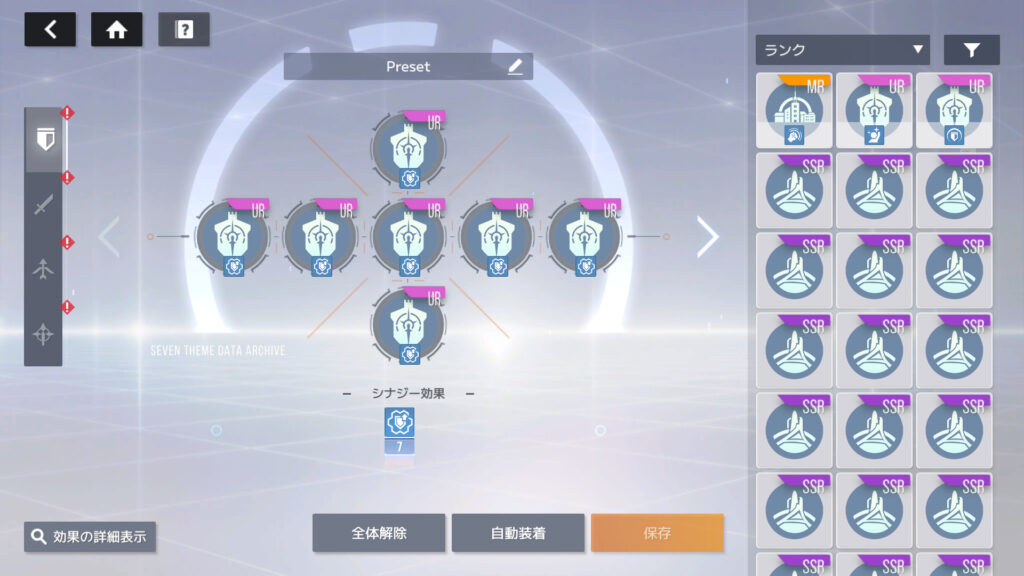Select the MR building chip in the list
The width and height of the screenshot is (1024, 576).
click(x=794, y=110)
